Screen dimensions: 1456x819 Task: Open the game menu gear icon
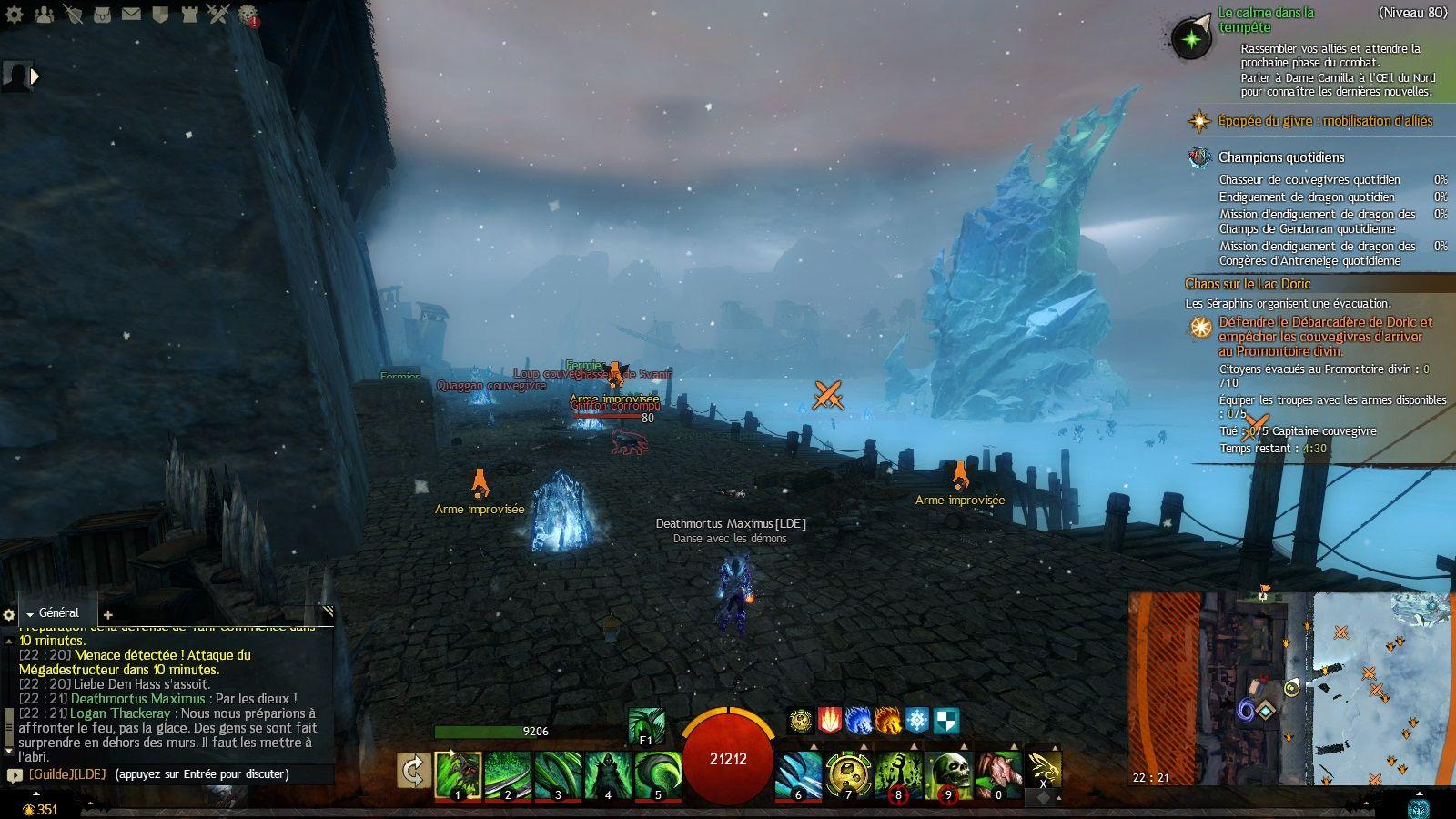(15, 14)
